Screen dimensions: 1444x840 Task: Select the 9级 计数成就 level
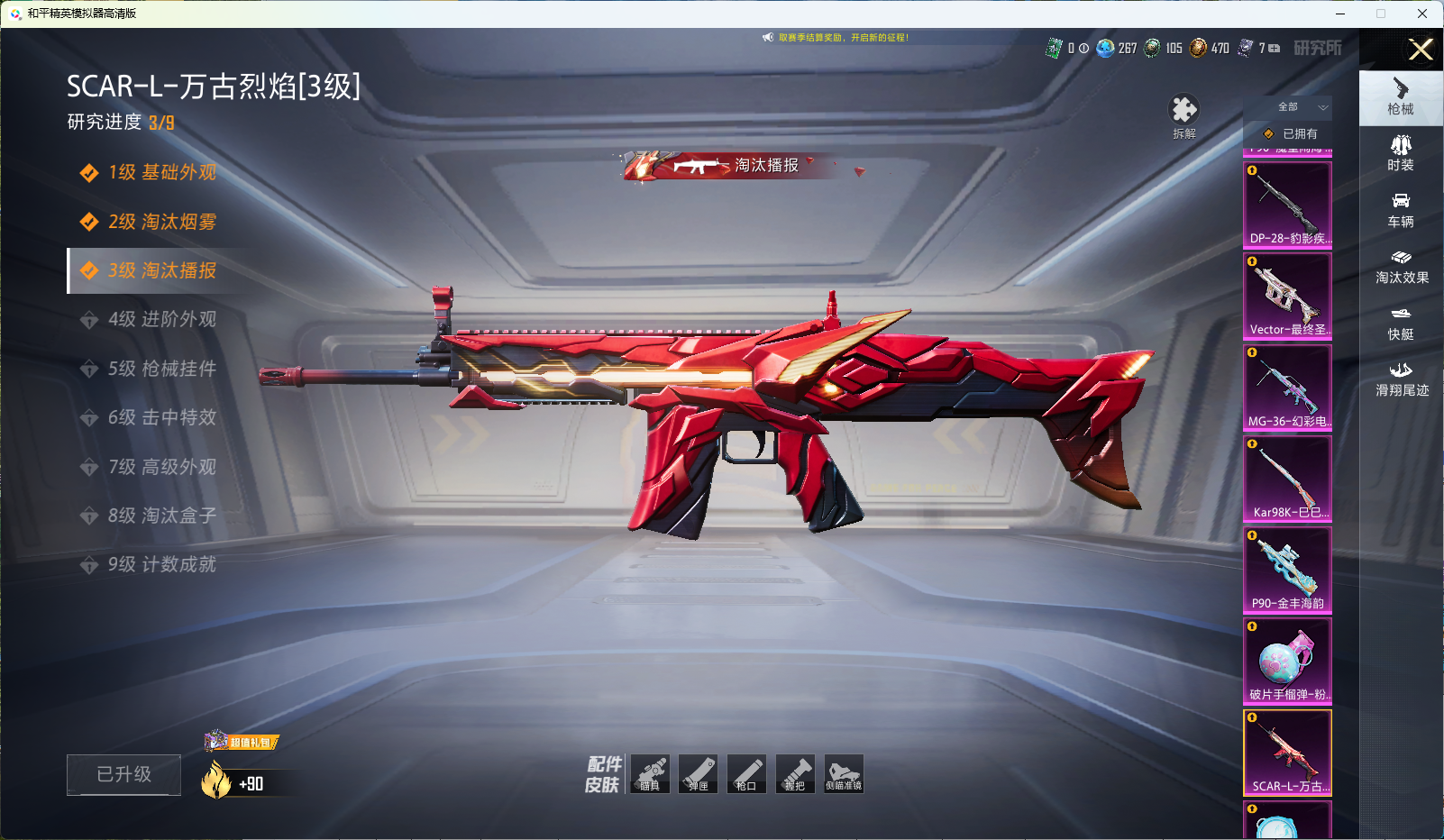click(x=161, y=564)
